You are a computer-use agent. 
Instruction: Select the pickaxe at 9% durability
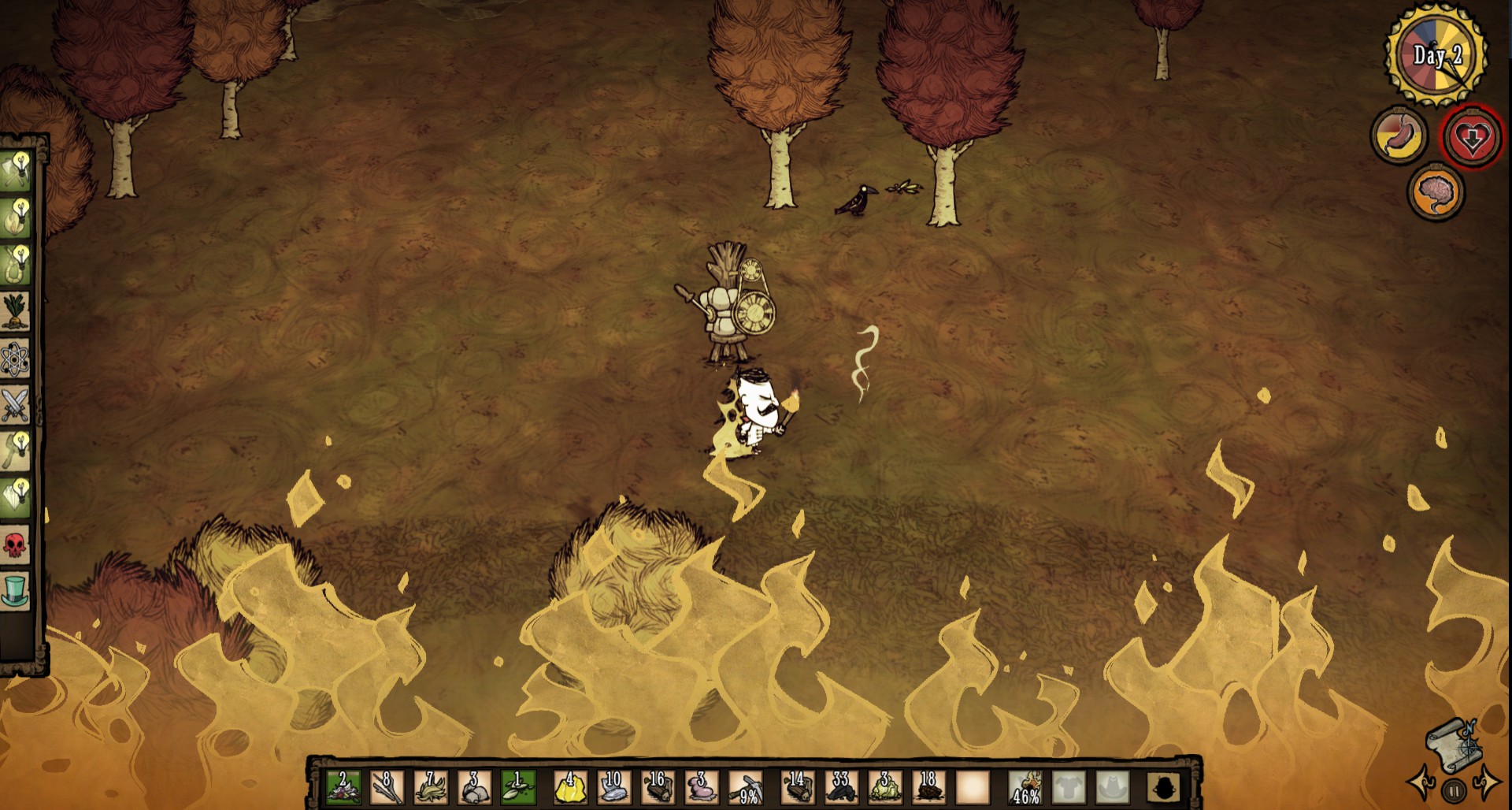745,787
